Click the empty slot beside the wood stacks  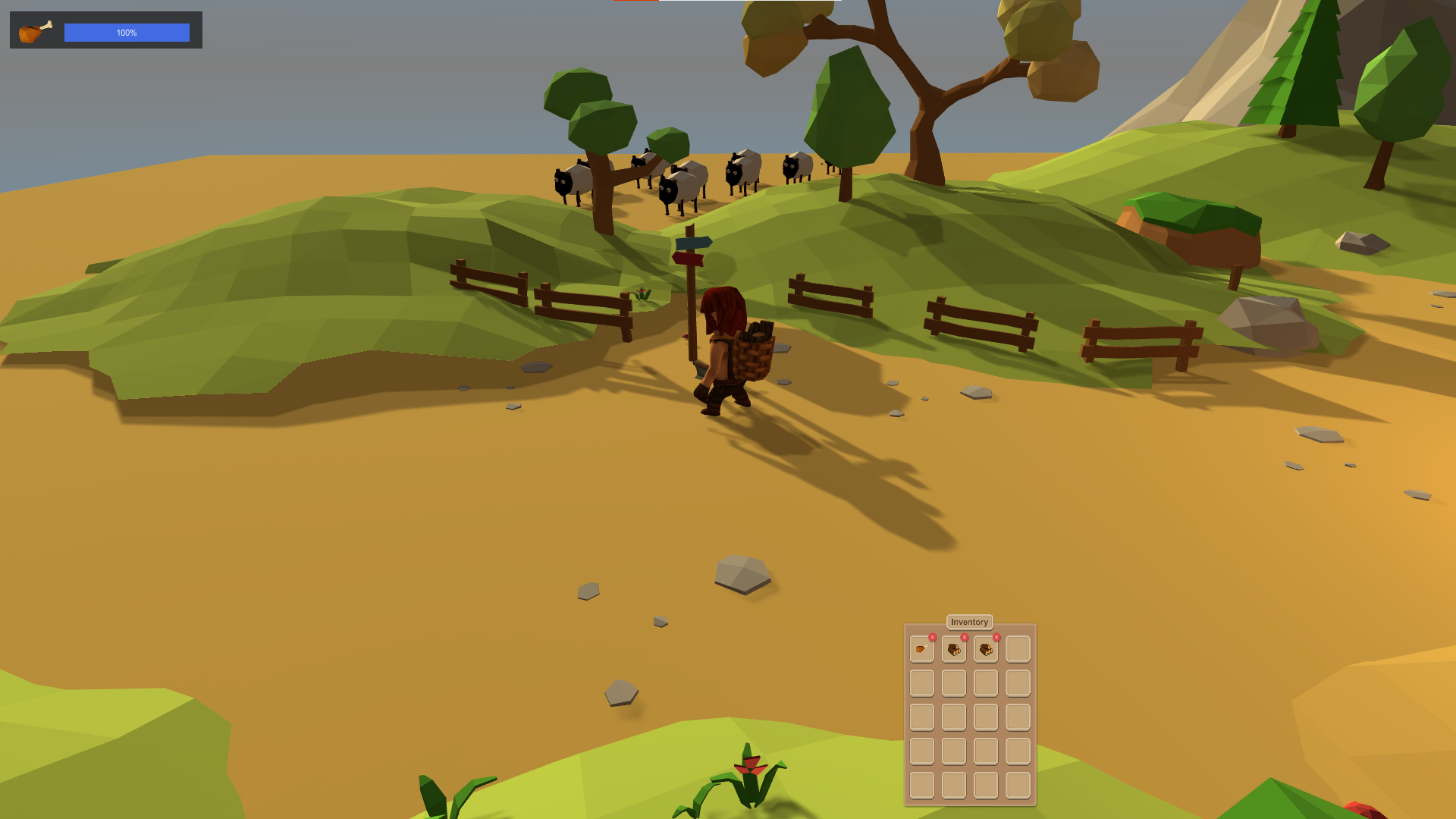coord(1018,650)
